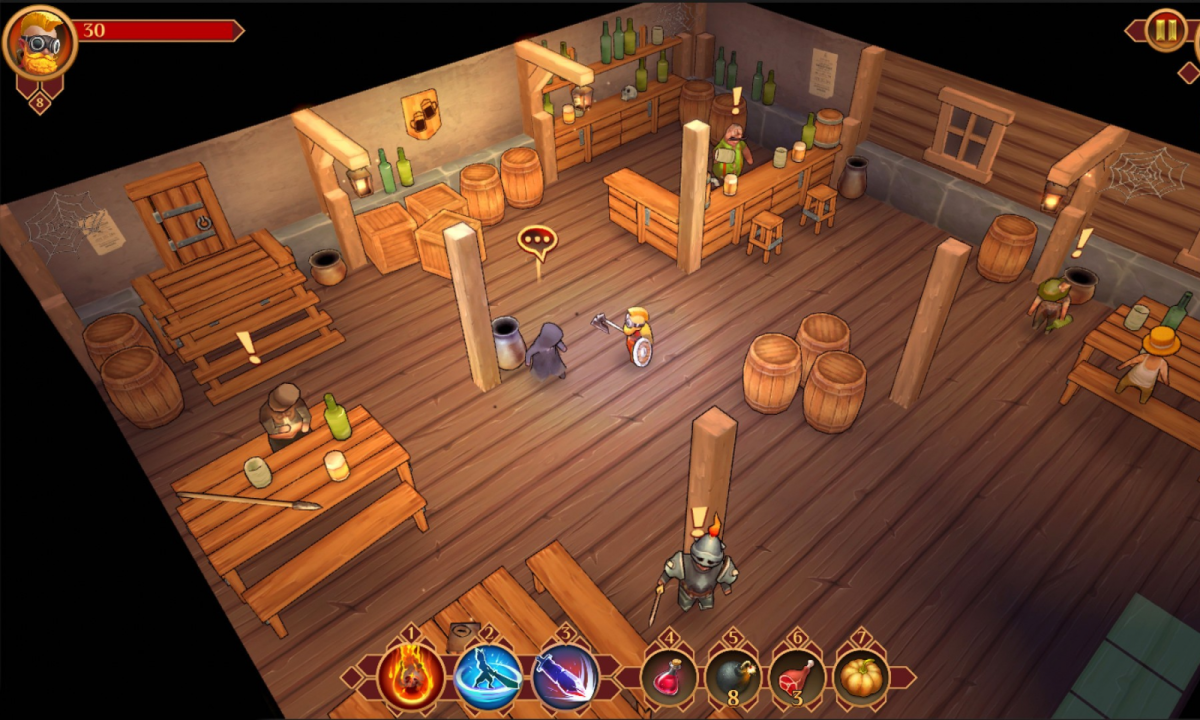Trigger the sword thrust ability

coord(565,676)
